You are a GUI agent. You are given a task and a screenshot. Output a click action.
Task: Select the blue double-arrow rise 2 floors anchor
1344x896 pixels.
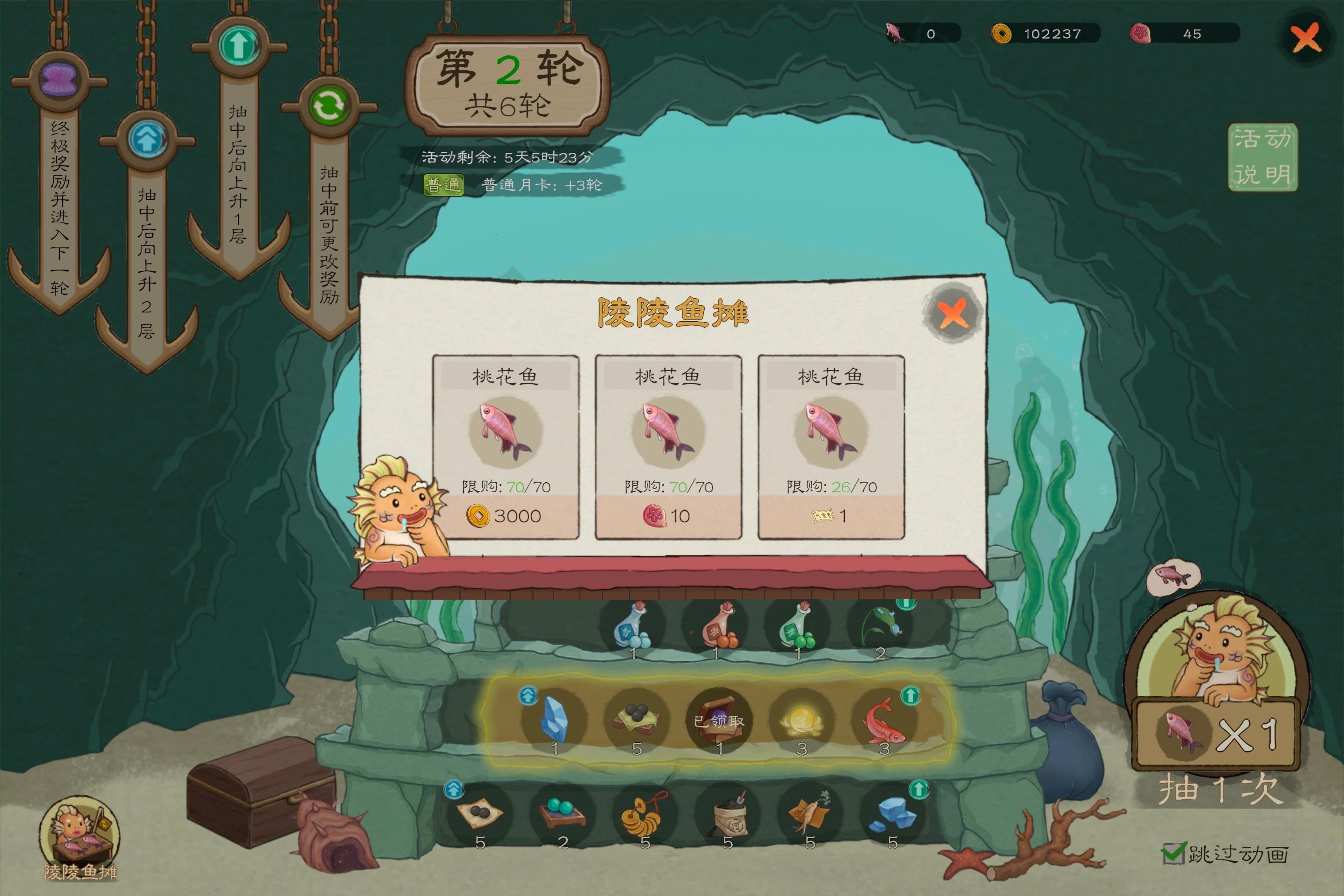(x=148, y=139)
